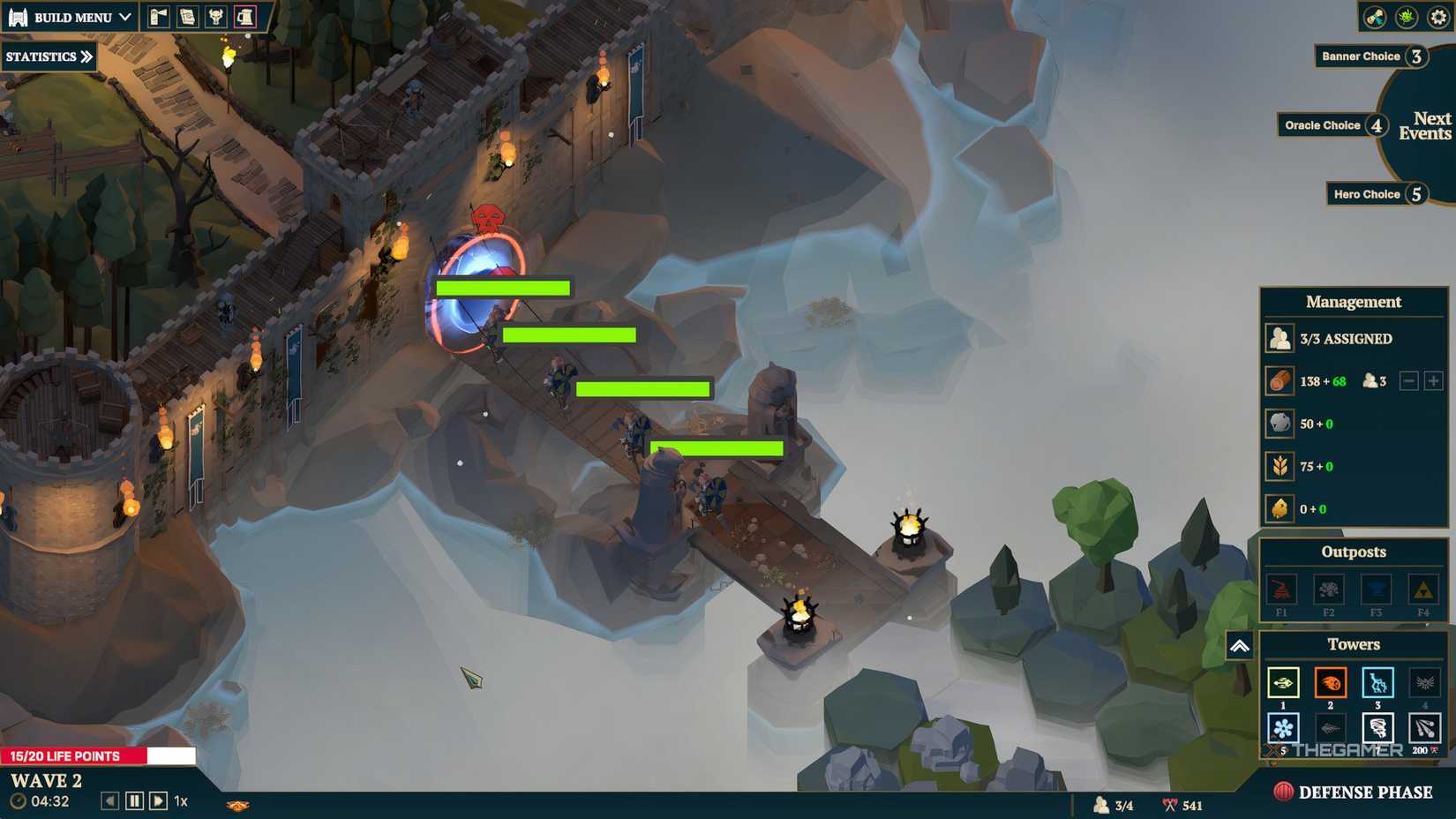This screenshot has height=819, width=1456.
Task: Increase assigned wood workers with the plus stepper
Action: [1433, 381]
